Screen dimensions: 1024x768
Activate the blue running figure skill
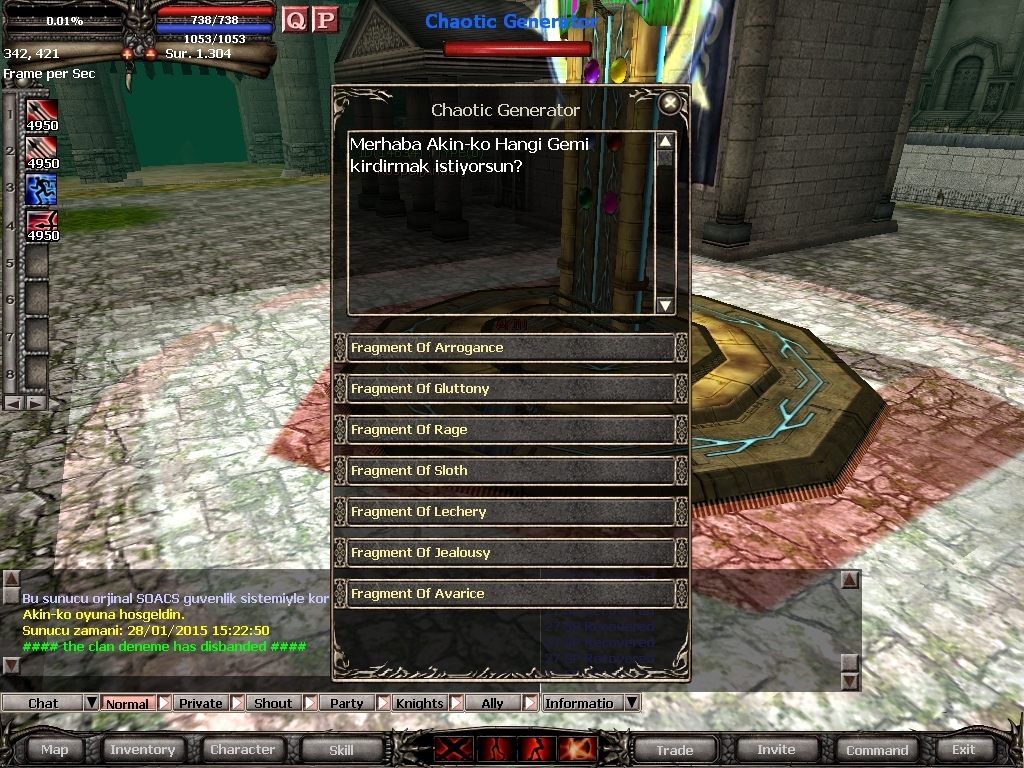[41, 189]
